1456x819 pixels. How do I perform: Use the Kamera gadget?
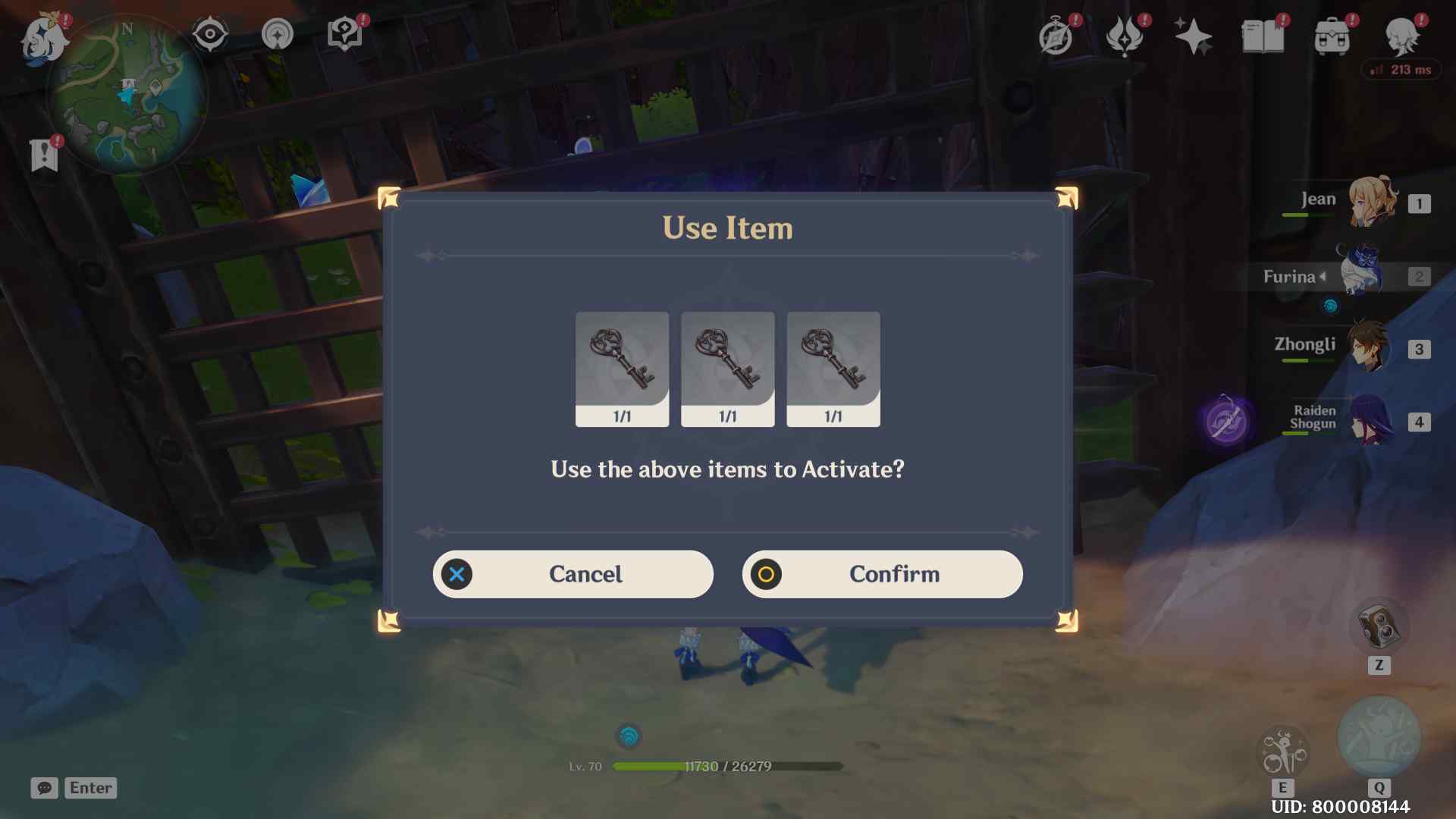1378,626
